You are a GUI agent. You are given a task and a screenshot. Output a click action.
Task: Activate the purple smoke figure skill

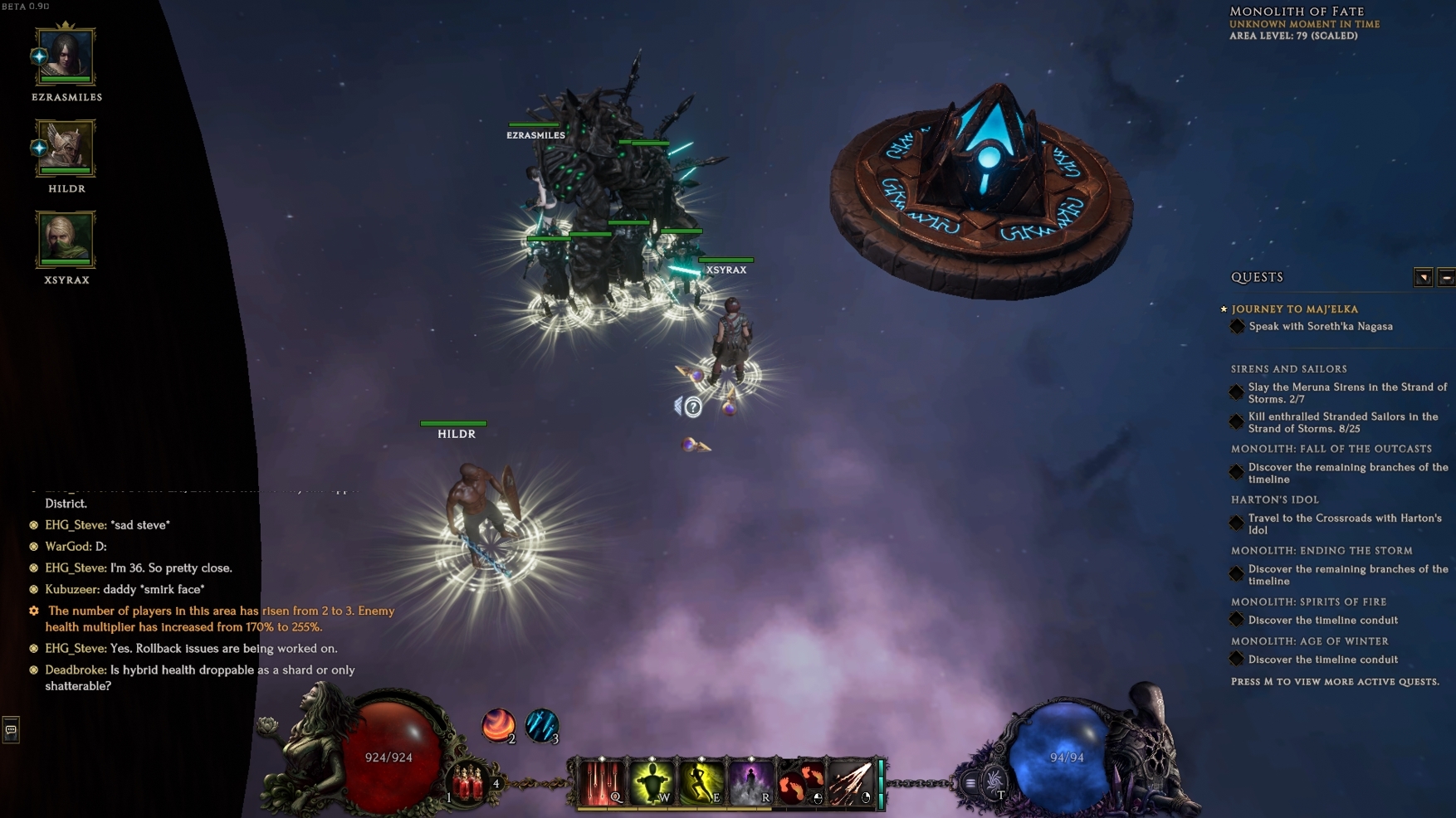pyautogui.click(x=751, y=781)
